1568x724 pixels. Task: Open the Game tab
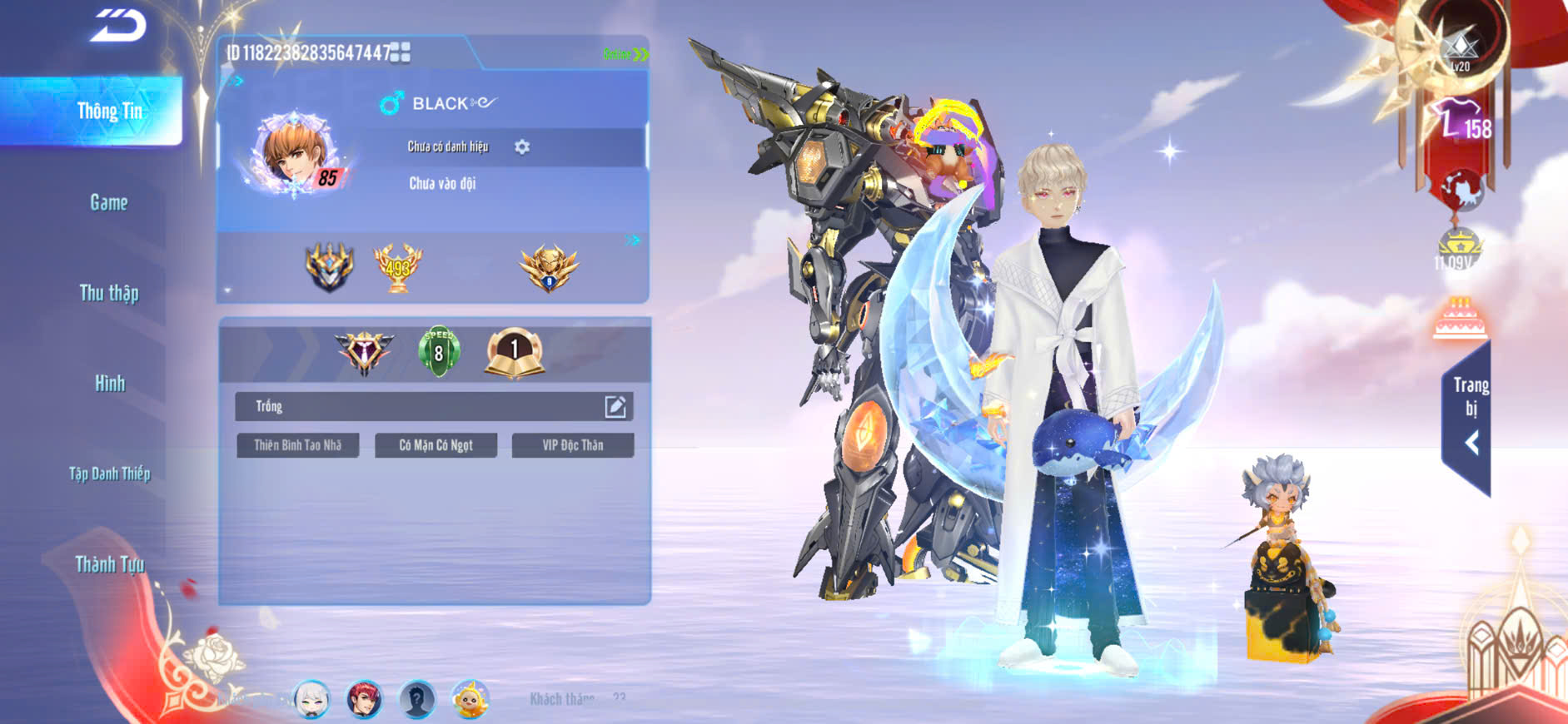point(109,202)
